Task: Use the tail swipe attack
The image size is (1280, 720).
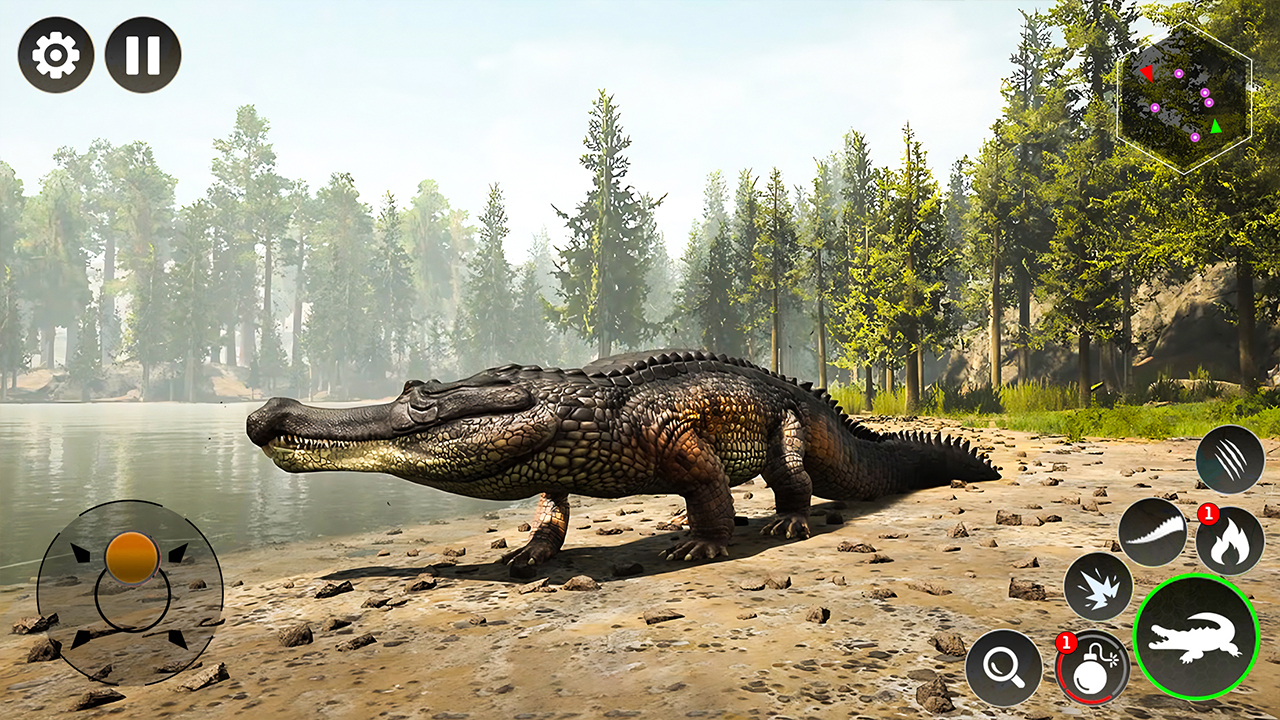Action: [x=1152, y=531]
